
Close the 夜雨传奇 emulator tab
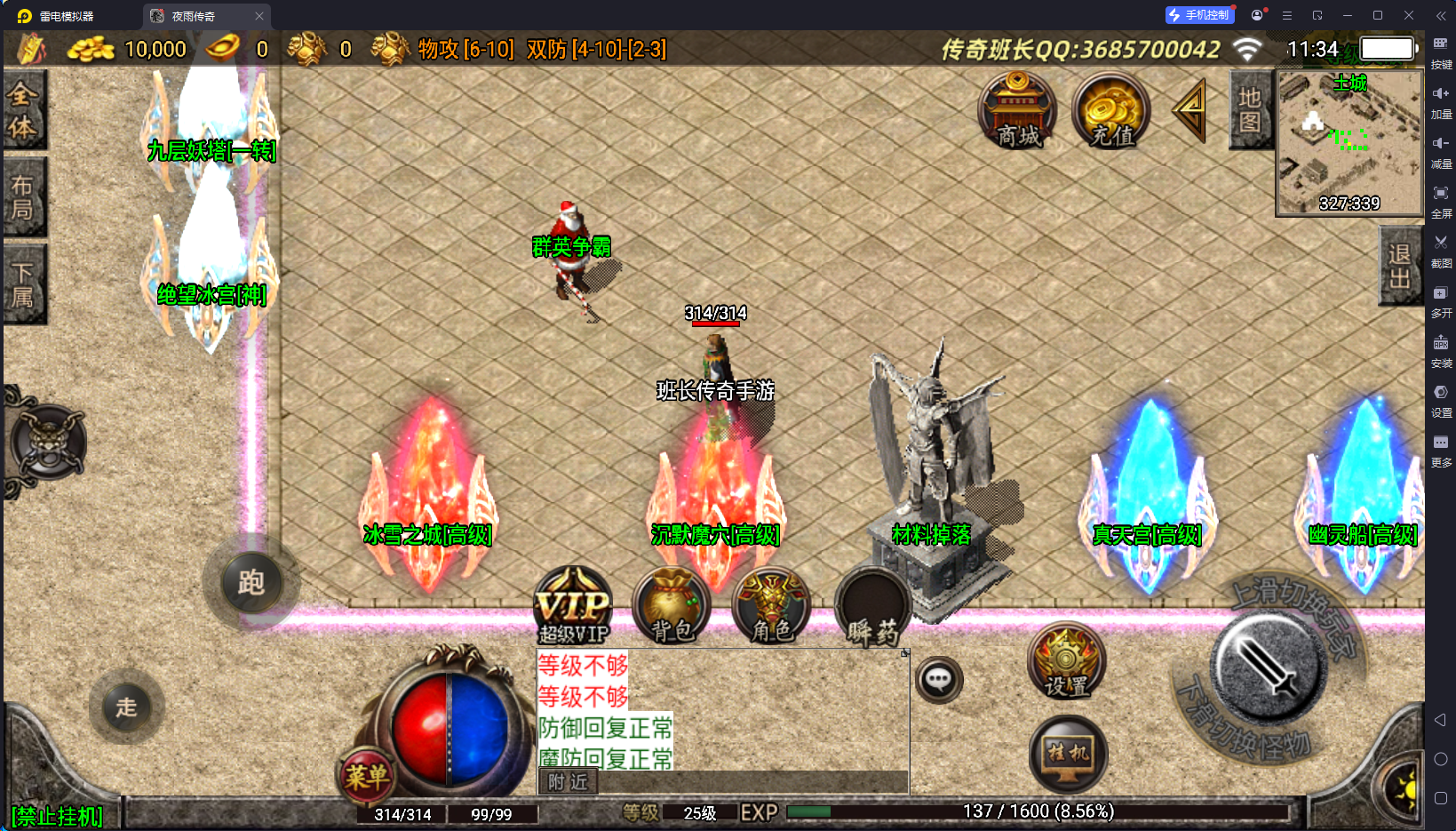(x=259, y=16)
